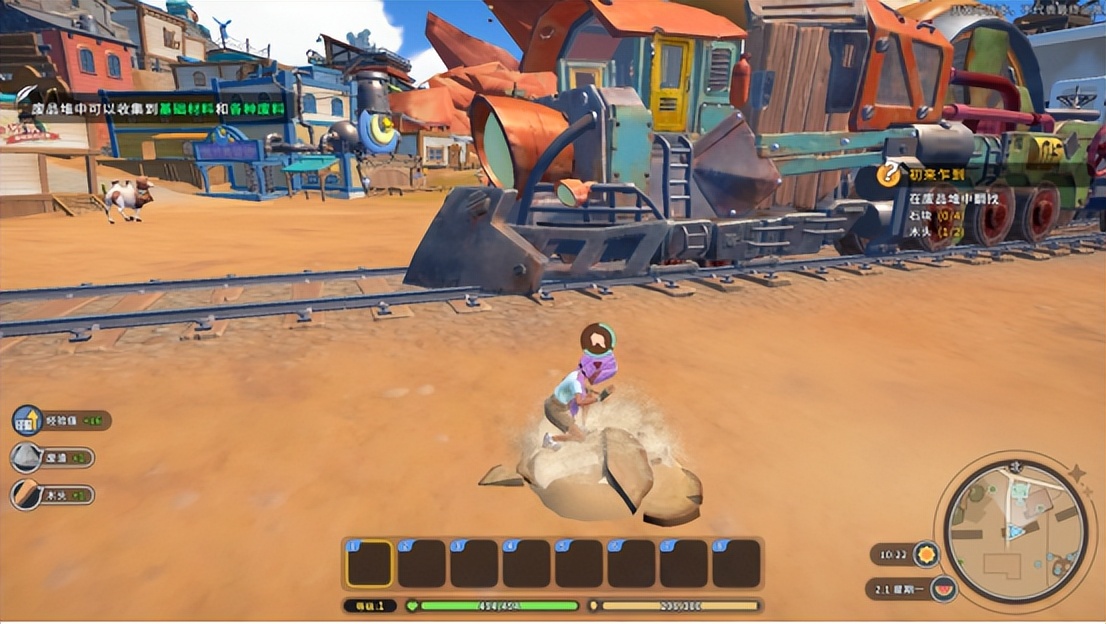Select the last hotbar slot numbered 8
The height and width of the screenshot is (624, 1106).
(x=736, y=564)
